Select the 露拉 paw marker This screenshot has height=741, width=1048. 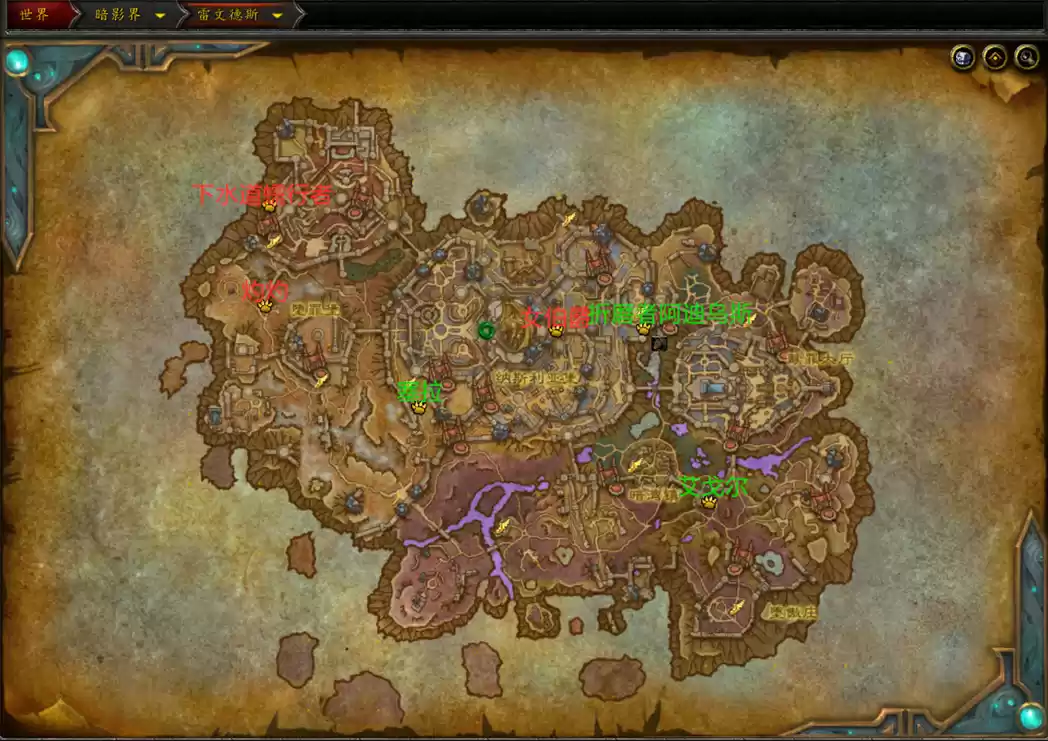pos(419,407)
